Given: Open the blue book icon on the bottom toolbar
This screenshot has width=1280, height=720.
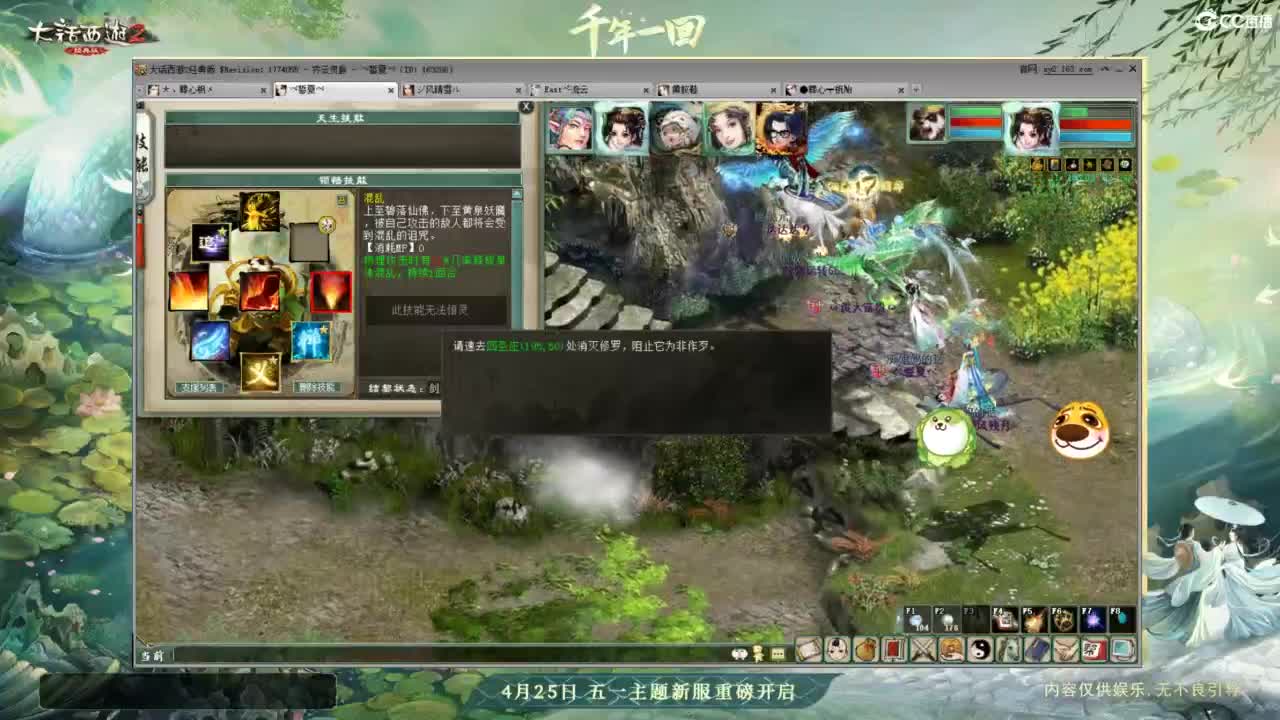Looking at the screenshot, I should (x=1034, y=648).
